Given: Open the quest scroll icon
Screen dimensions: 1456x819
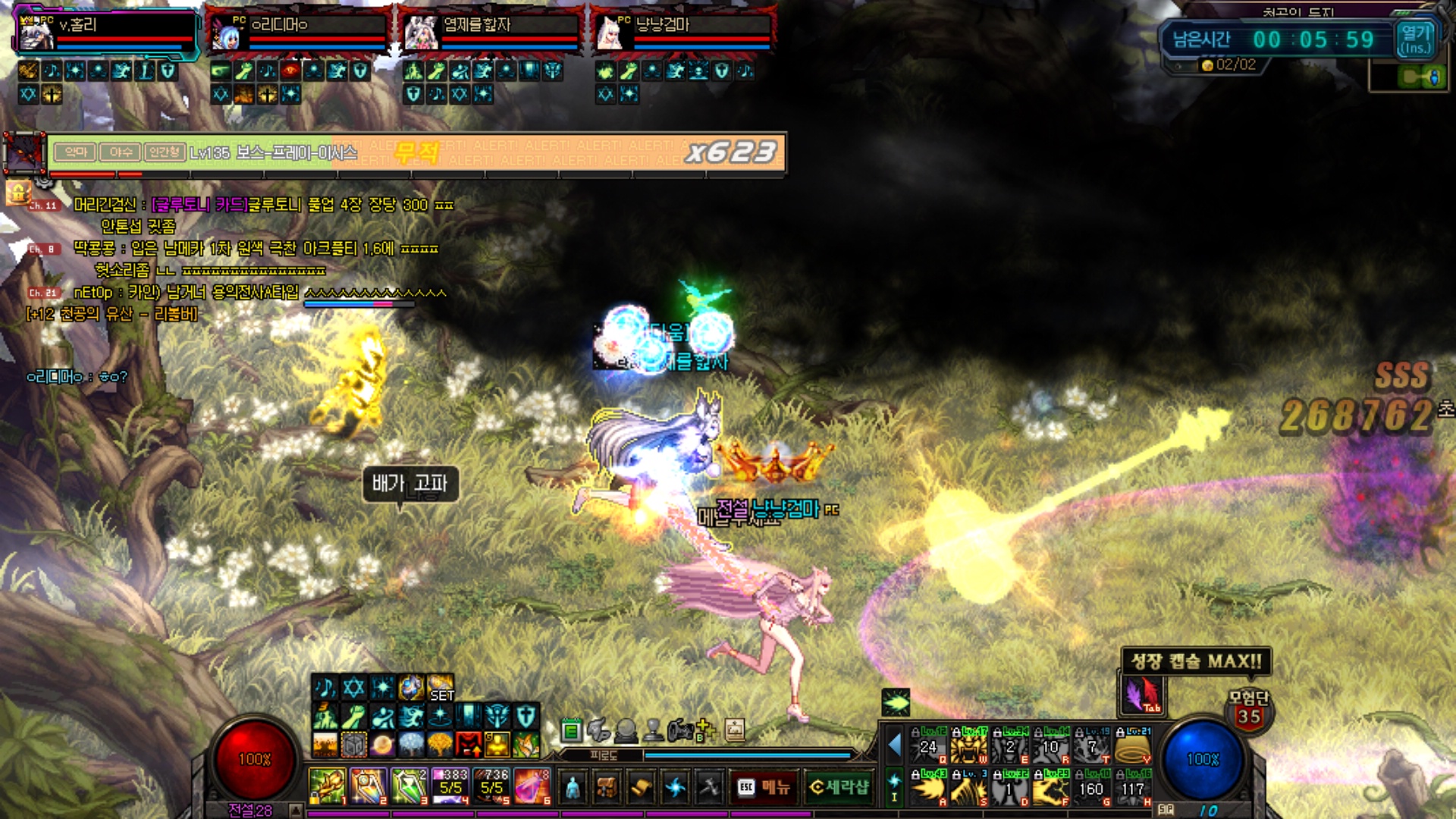Looking at the screenshot, I should click(641, 788).
